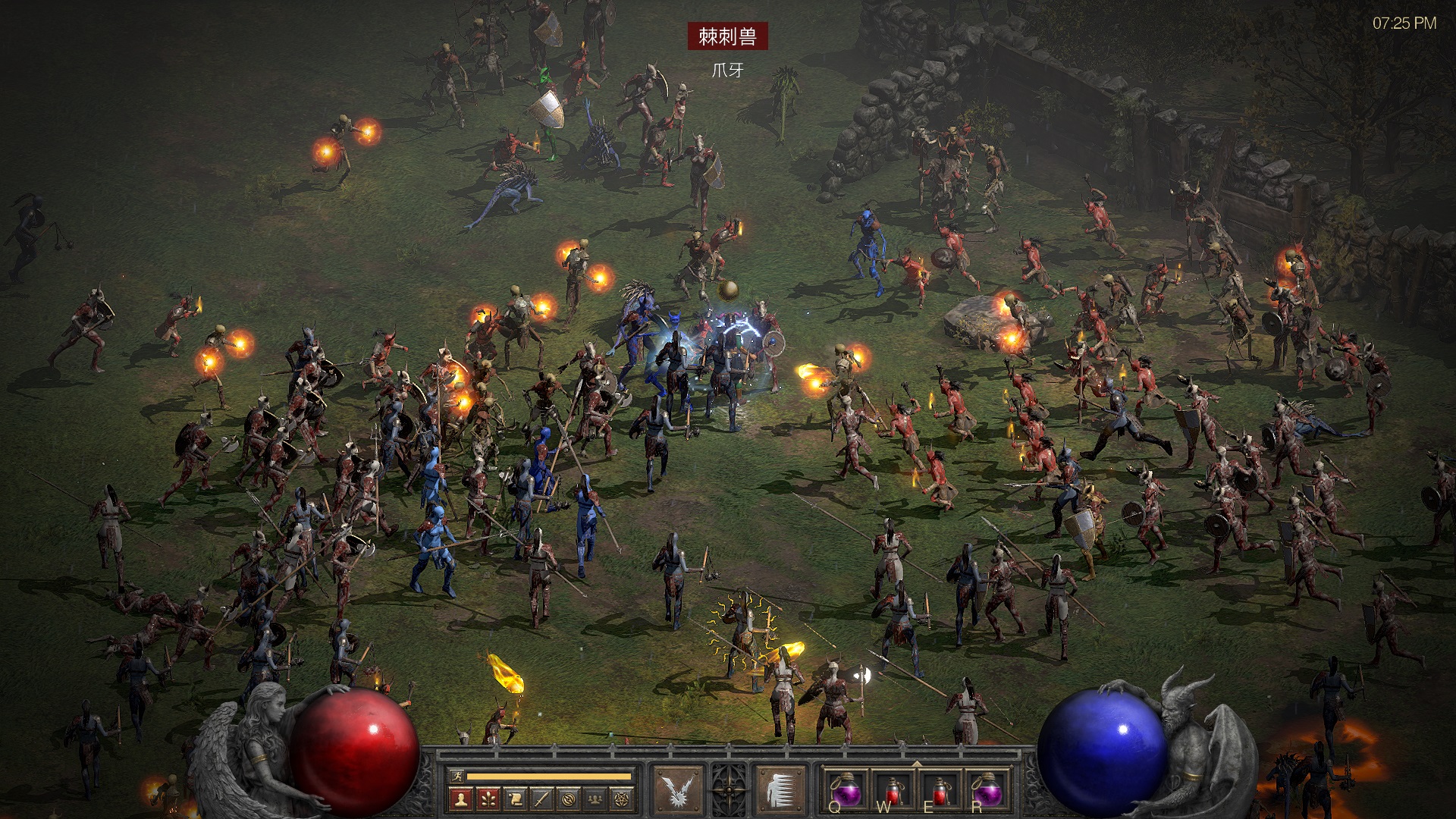Open the quest log scroll icon
Image resolution: width=1456 pixels, height=819 pixels.
(515, 799)
